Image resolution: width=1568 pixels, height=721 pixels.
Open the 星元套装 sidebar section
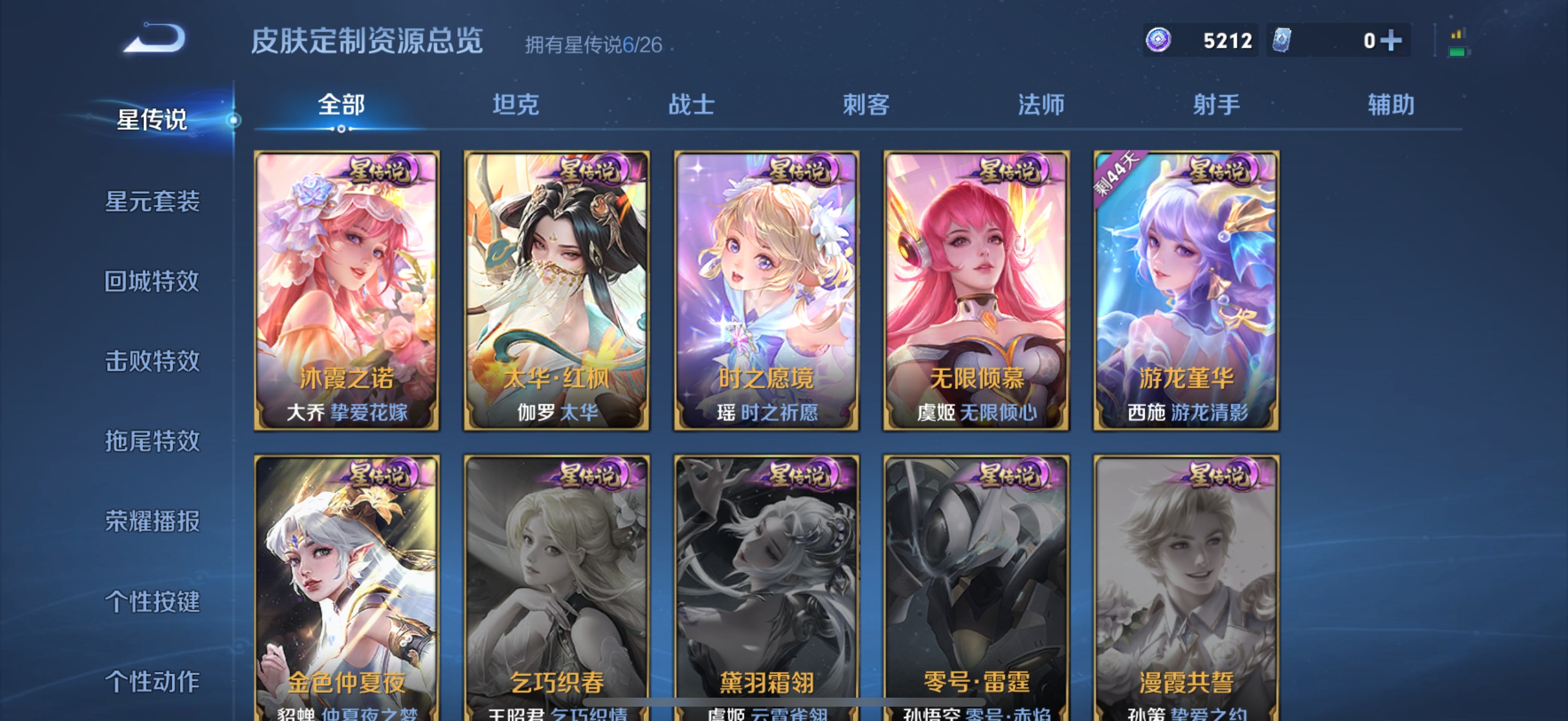(153, 203)
